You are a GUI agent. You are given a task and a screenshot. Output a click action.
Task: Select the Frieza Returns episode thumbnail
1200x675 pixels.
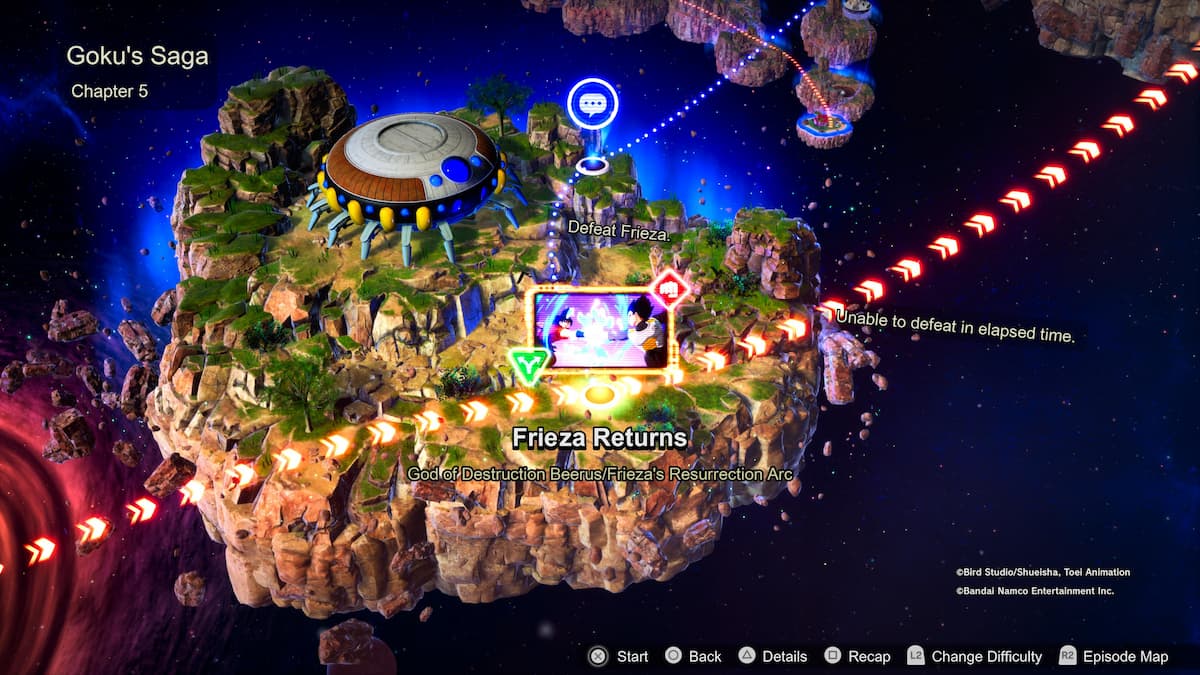(600, 330)
